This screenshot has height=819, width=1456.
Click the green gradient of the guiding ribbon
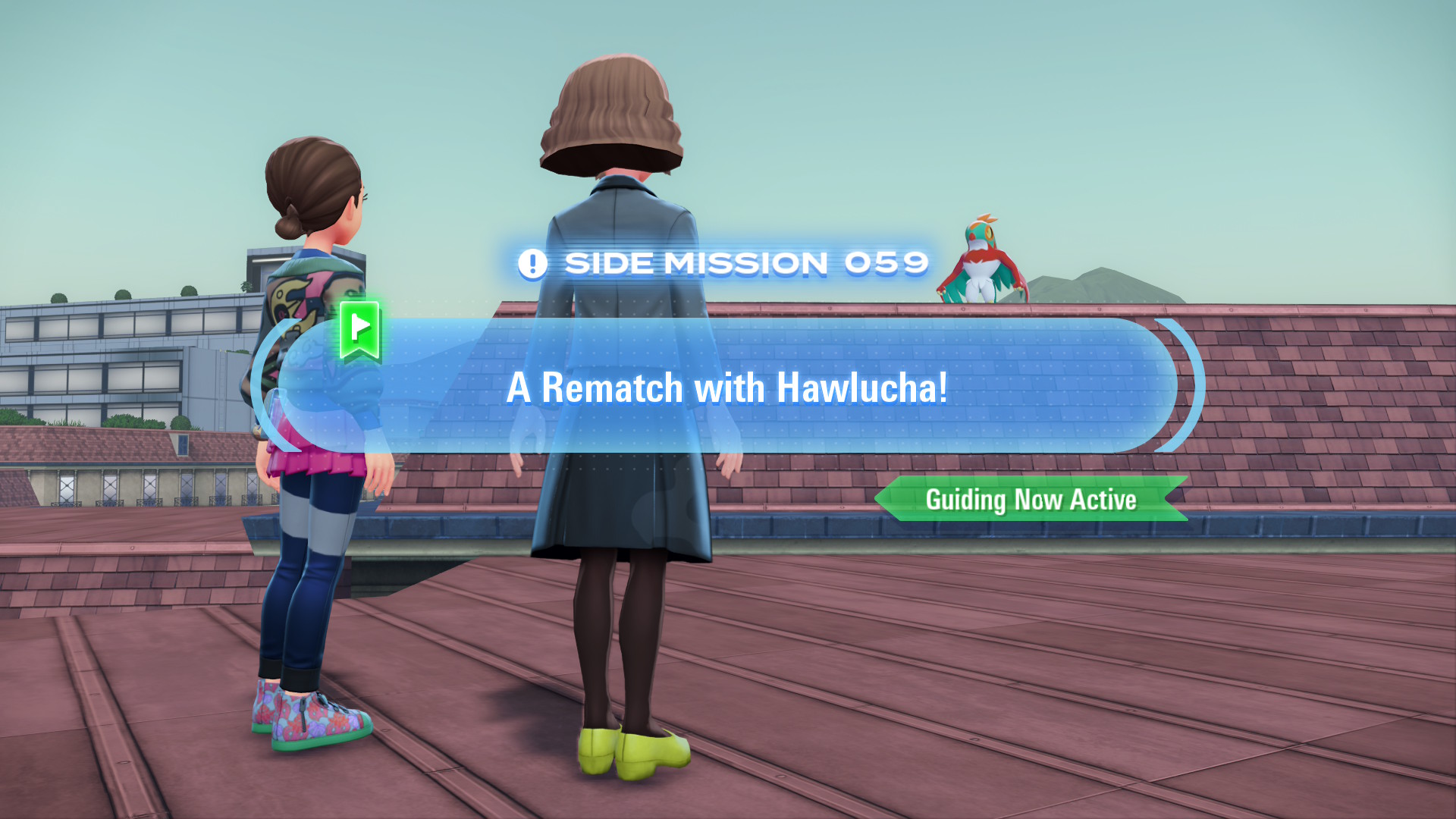tap(1031, 499)
